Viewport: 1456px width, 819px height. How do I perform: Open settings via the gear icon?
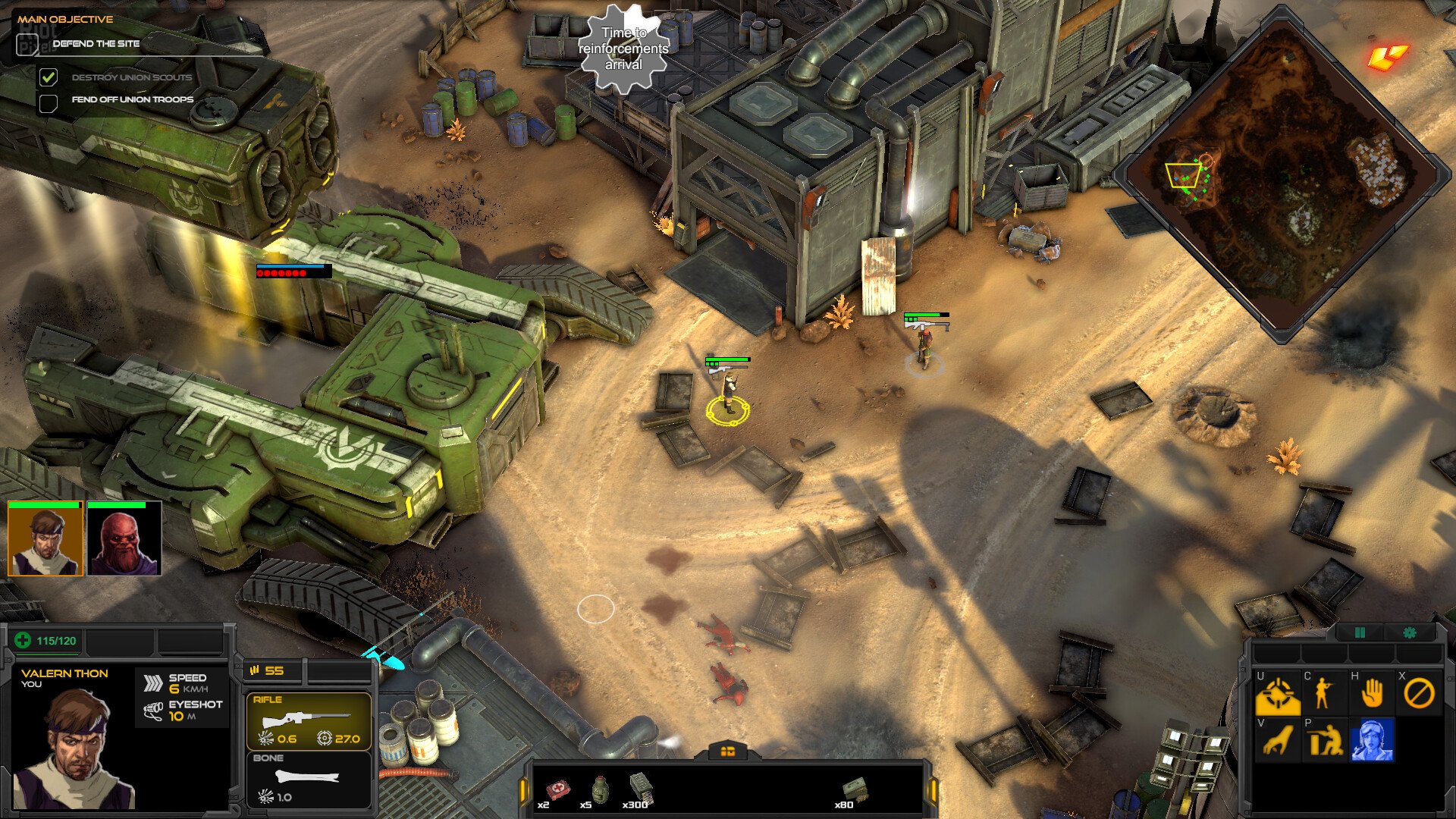pyautogui.click(x=1410, y=632)
